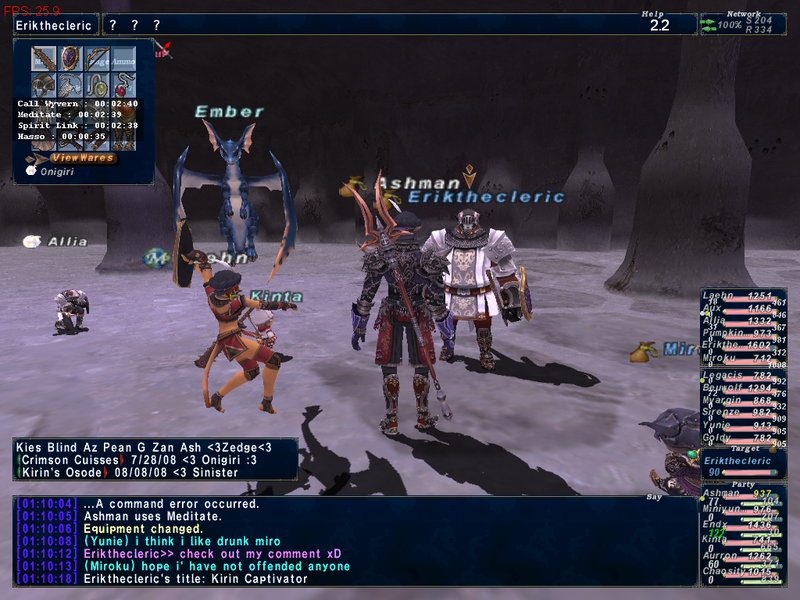Open the empty Ammo slot

tap(123, 58)
